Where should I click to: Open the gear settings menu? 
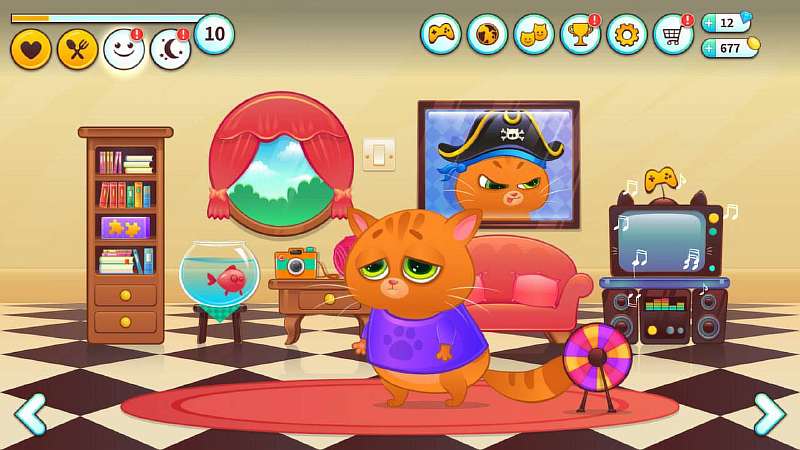coord(627,34)
